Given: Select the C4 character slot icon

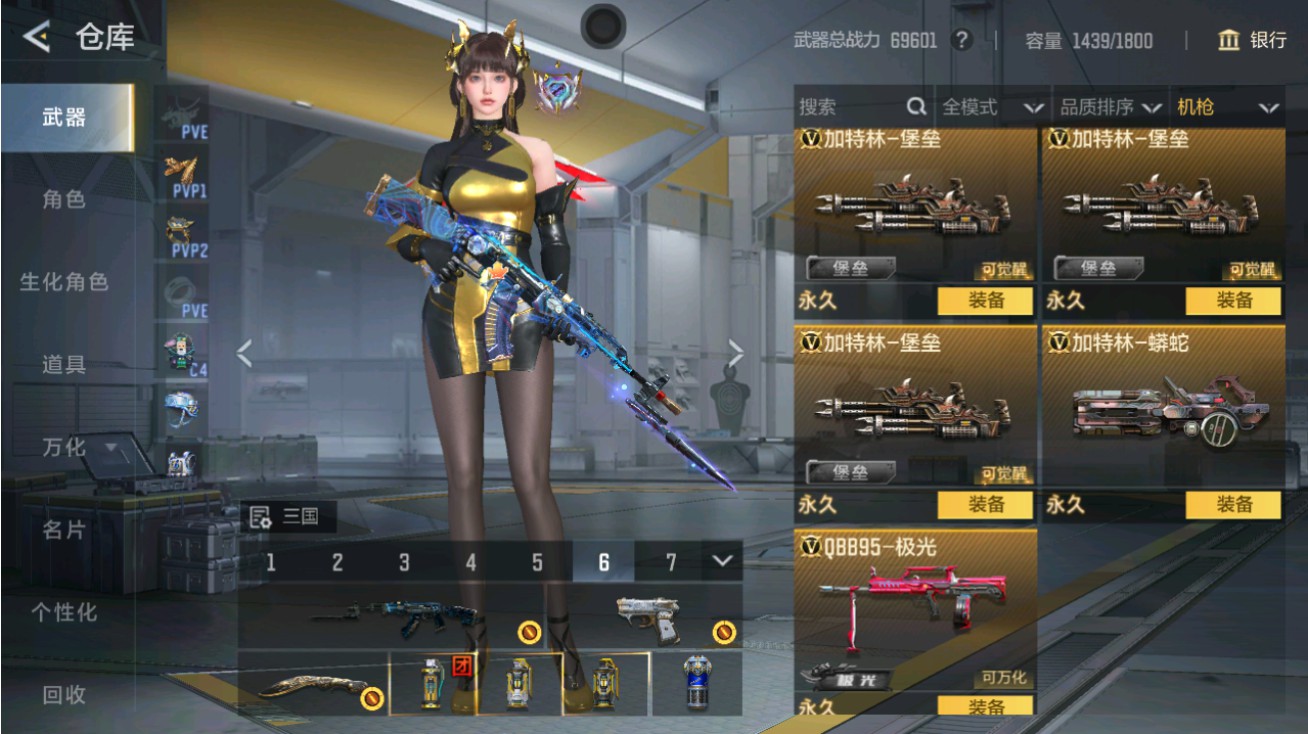Looking at the screenshot, I should click(181, 348).
